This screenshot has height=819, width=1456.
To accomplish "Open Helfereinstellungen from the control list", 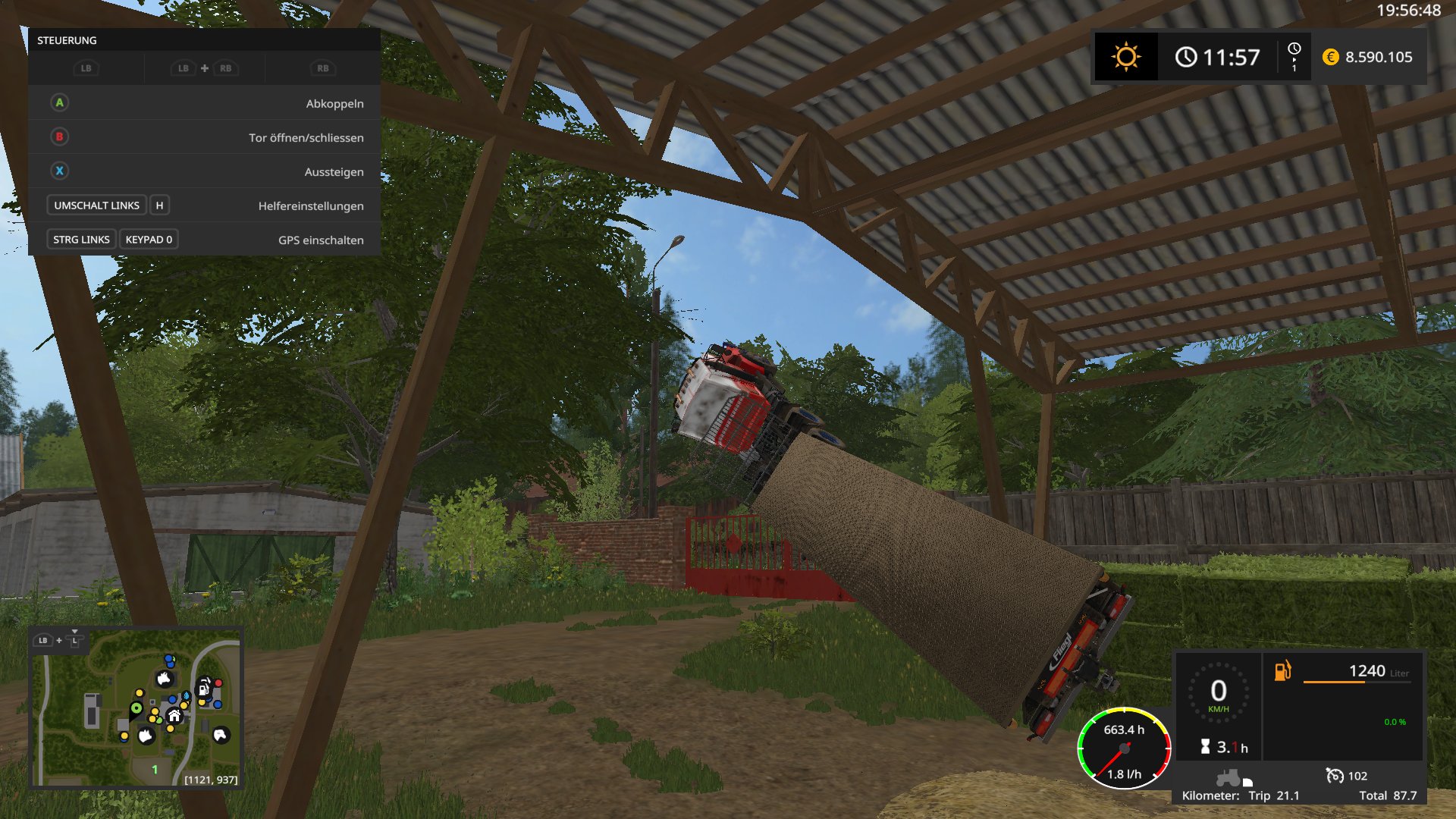I will pyautogui.click(x=203, y=206).
